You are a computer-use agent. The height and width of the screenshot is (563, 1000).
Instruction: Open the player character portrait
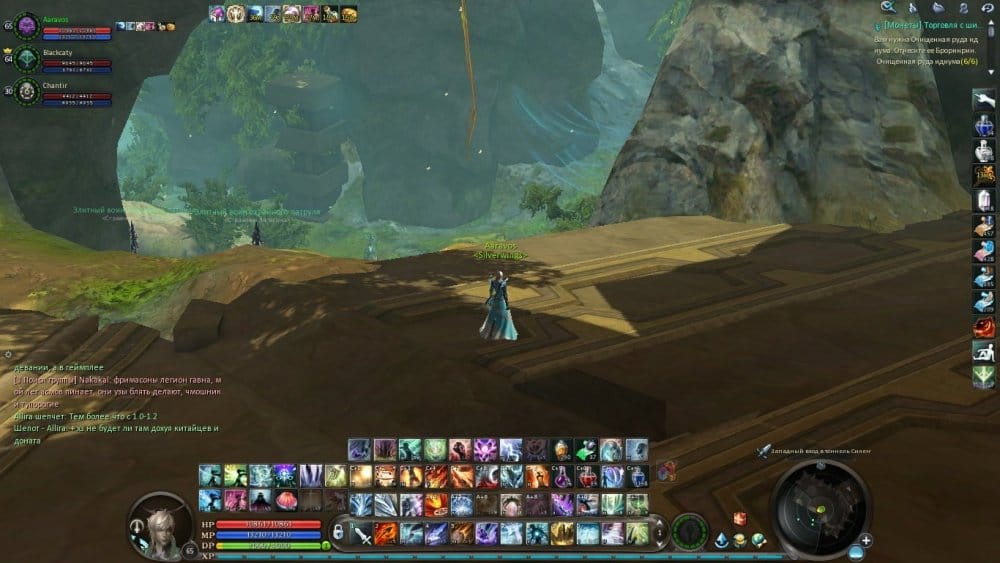point(159,520)
